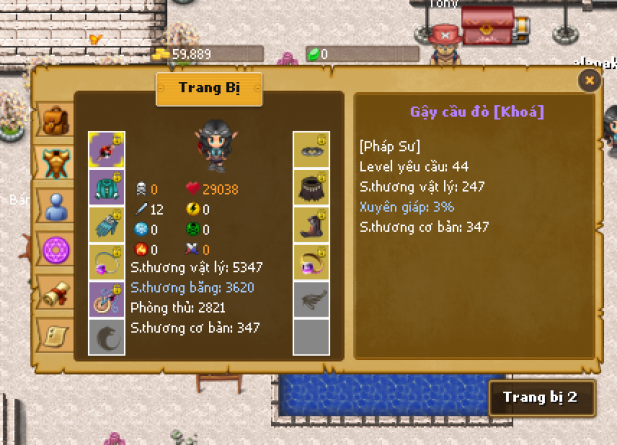Select the red pendant necklace slot
The image size is (617, 445).
click(x=106, y=300)
